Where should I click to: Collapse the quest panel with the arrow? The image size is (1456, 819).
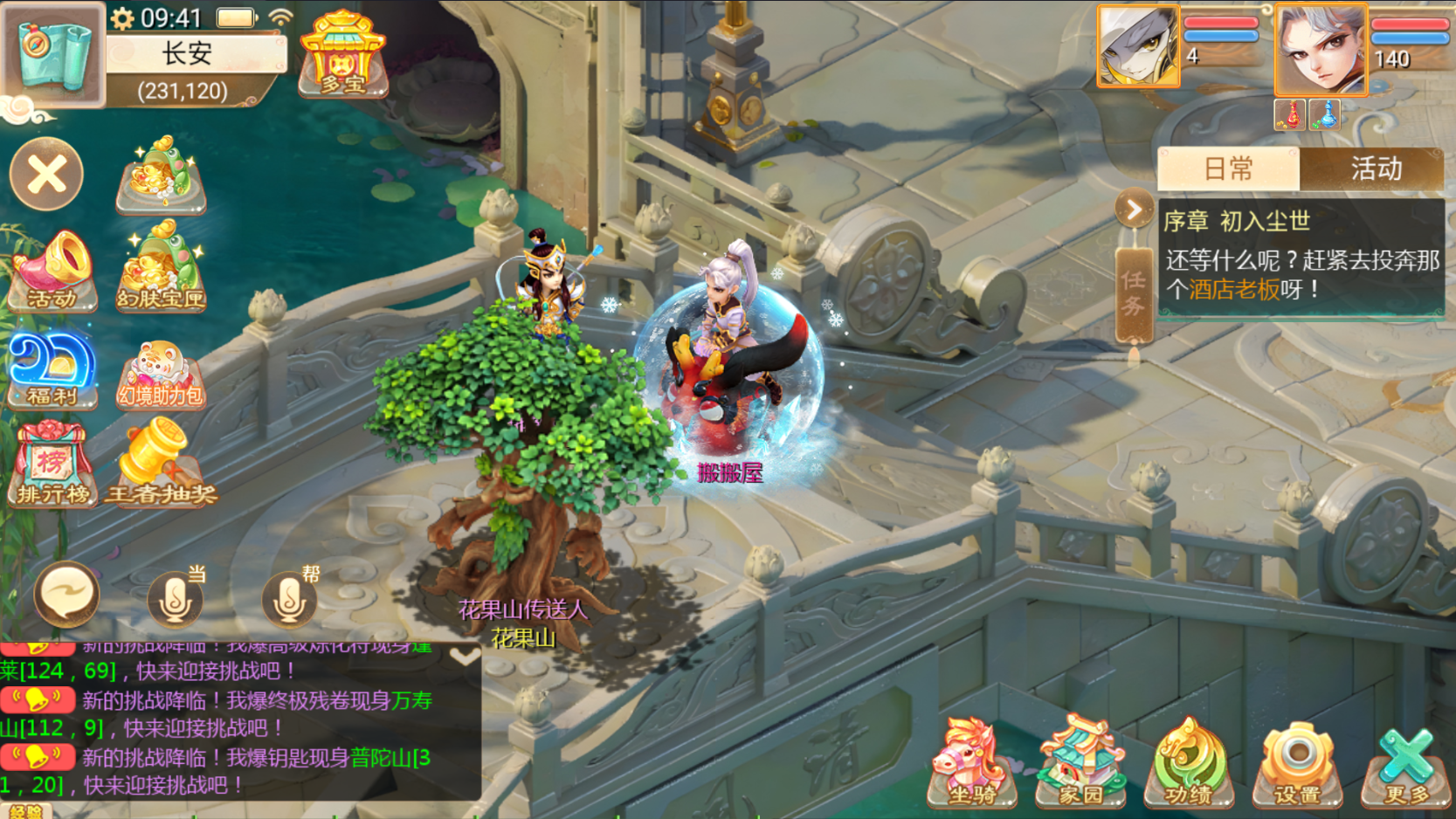pyautogui.click(x=1134, y=210)
